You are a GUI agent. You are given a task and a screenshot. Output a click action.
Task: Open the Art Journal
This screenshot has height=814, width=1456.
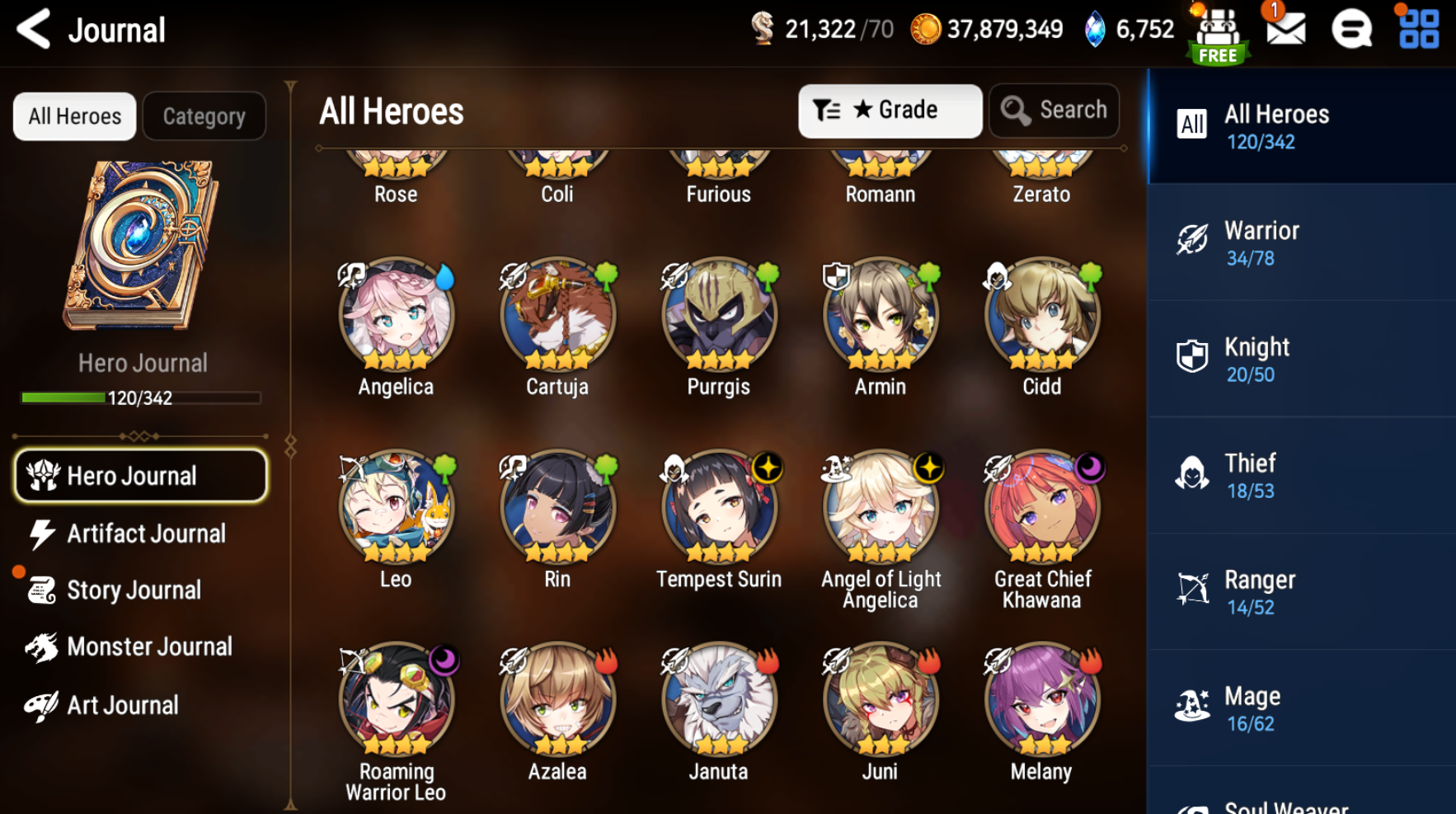(x=122, y=706)
